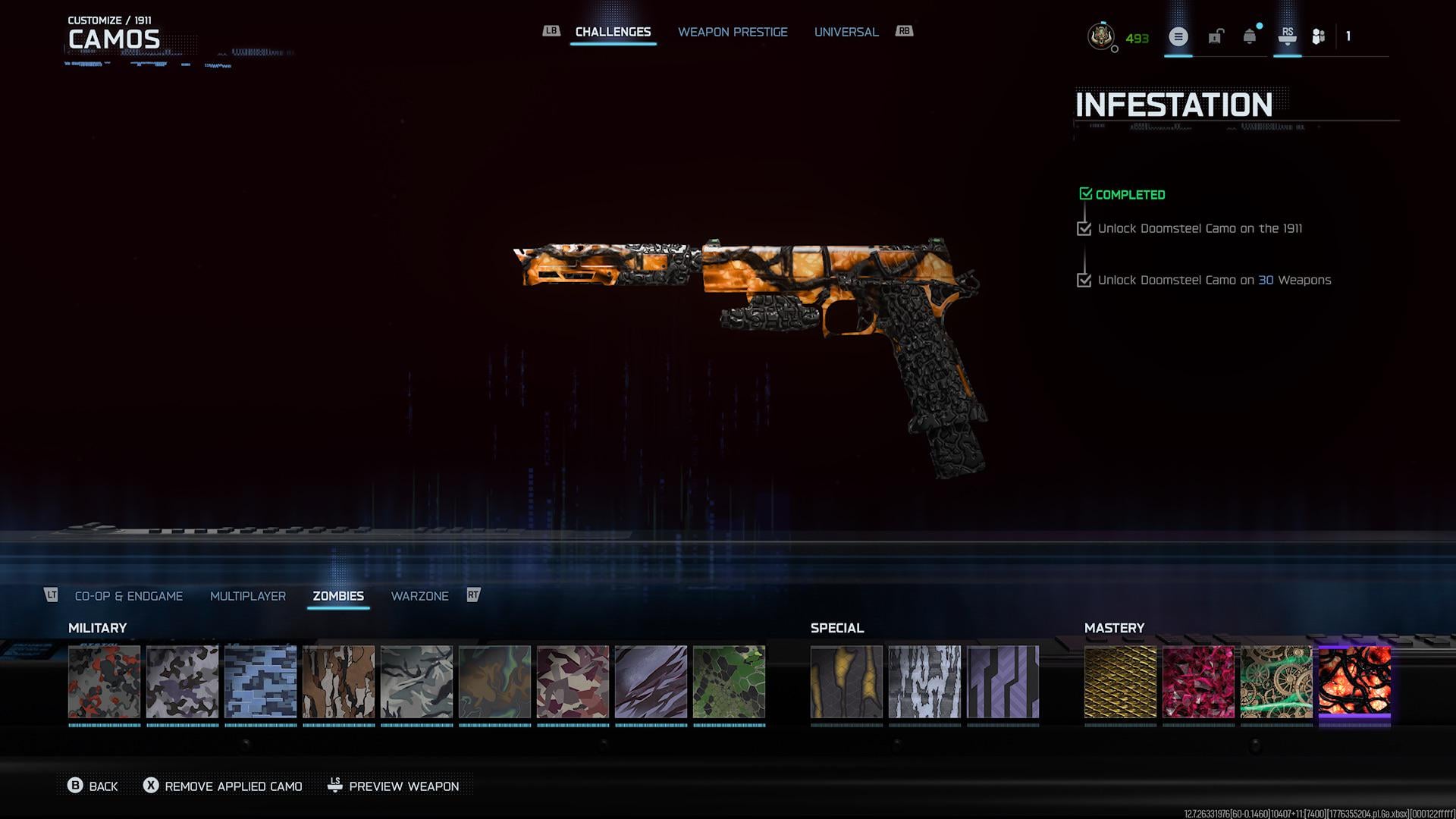Choose the green hexagon scale camo
This screenshot has width=1456, height=819.
tap(729, 682)
